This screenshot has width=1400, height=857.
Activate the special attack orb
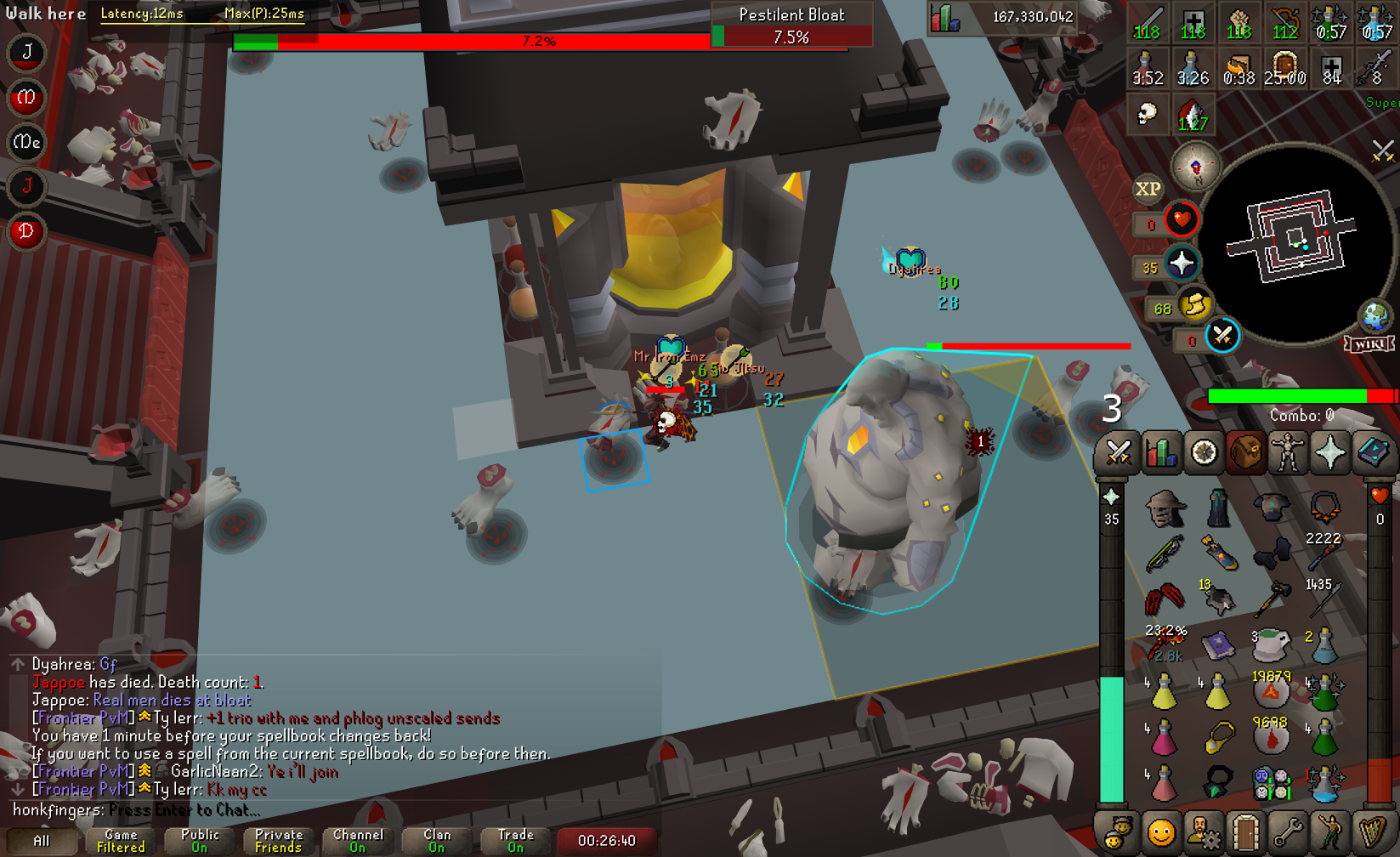pyautogui.click(x=1222, y=336)
